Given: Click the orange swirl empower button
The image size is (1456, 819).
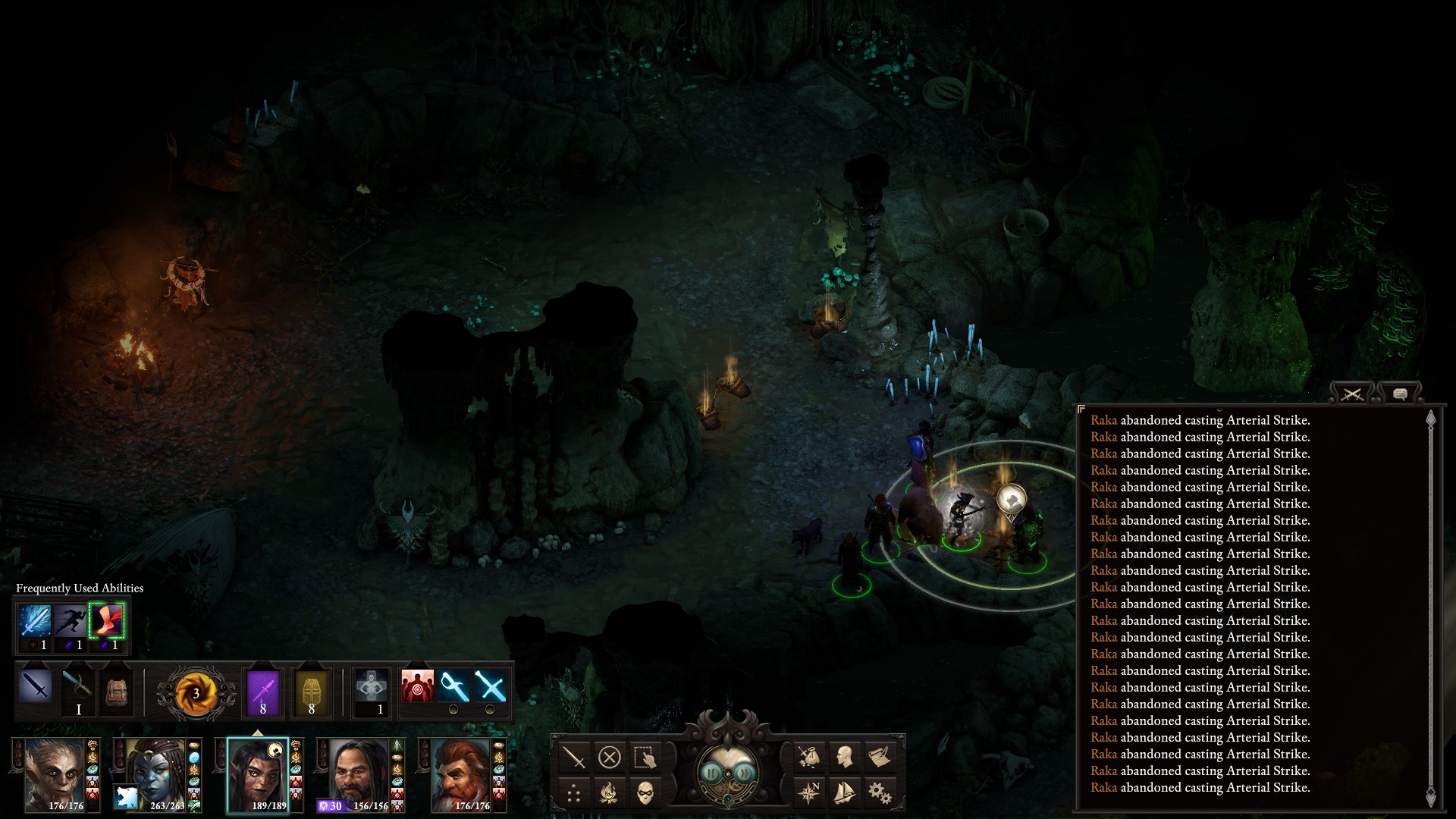Looking at the screenshot, I should click(x=196, y=693).
